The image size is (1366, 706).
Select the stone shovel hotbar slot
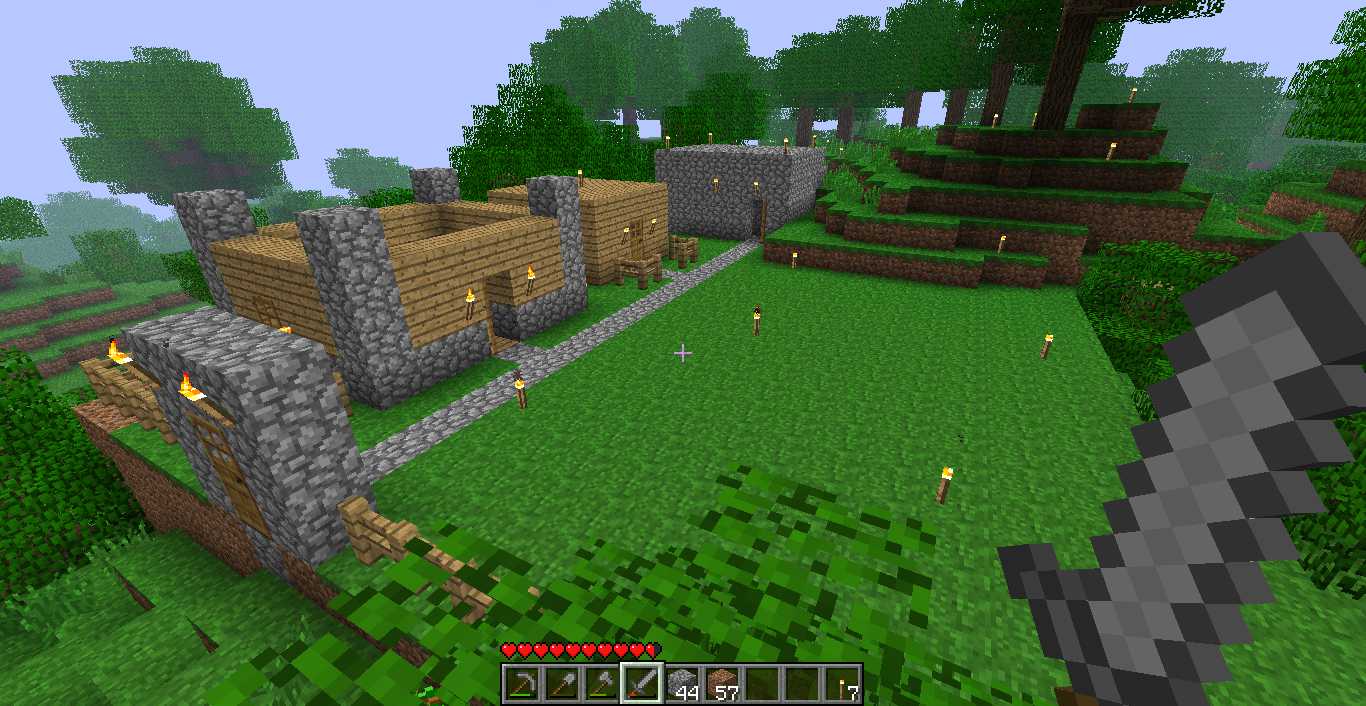(561, 684)
